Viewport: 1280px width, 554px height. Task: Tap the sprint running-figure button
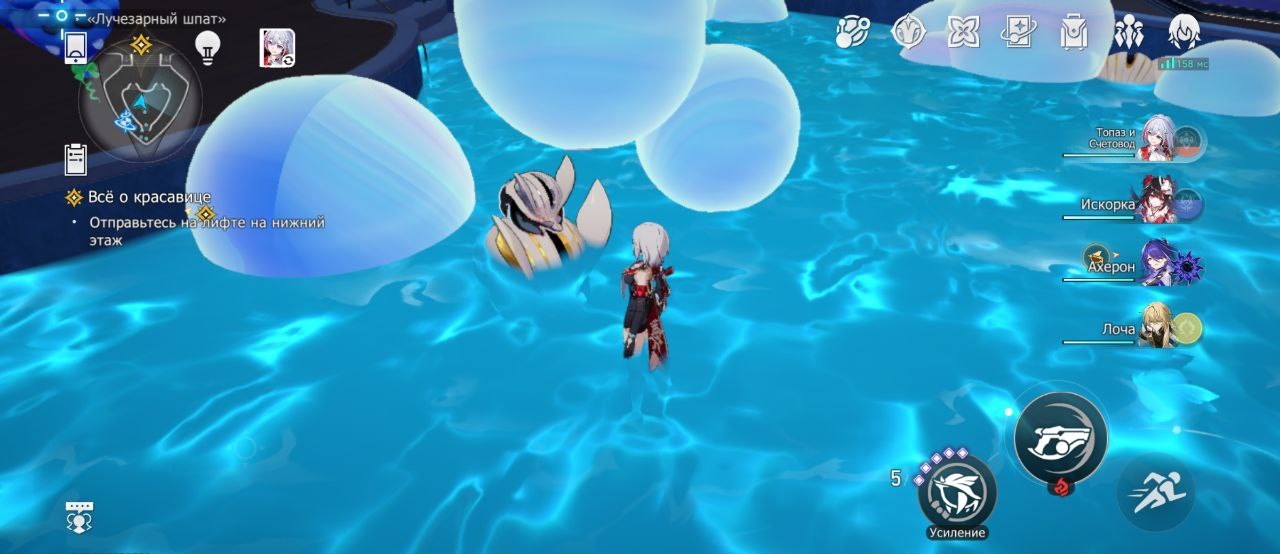pyautogui.click(x=1156, y=492)
